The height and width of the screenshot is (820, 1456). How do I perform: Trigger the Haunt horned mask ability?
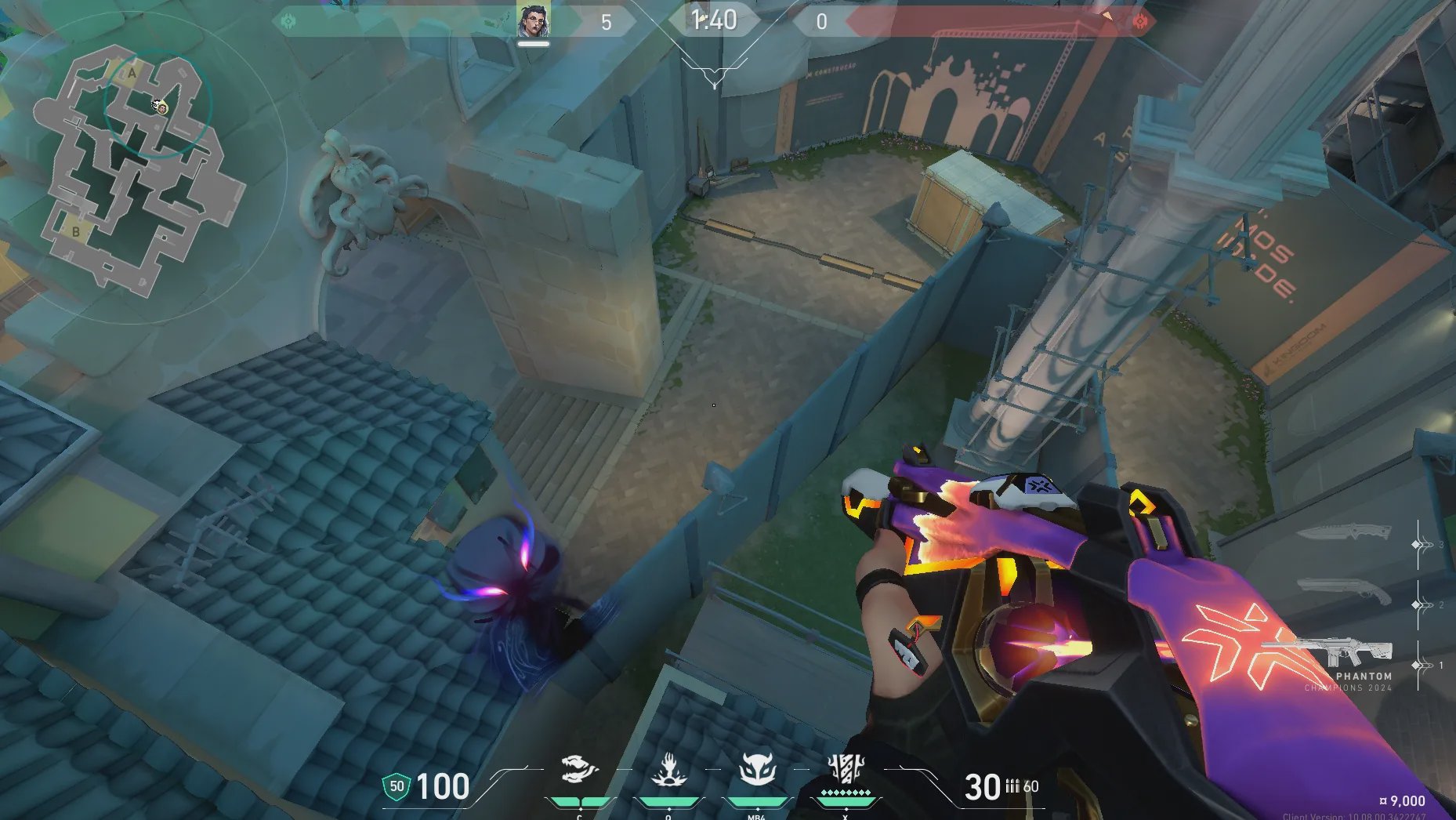(756, 771)
